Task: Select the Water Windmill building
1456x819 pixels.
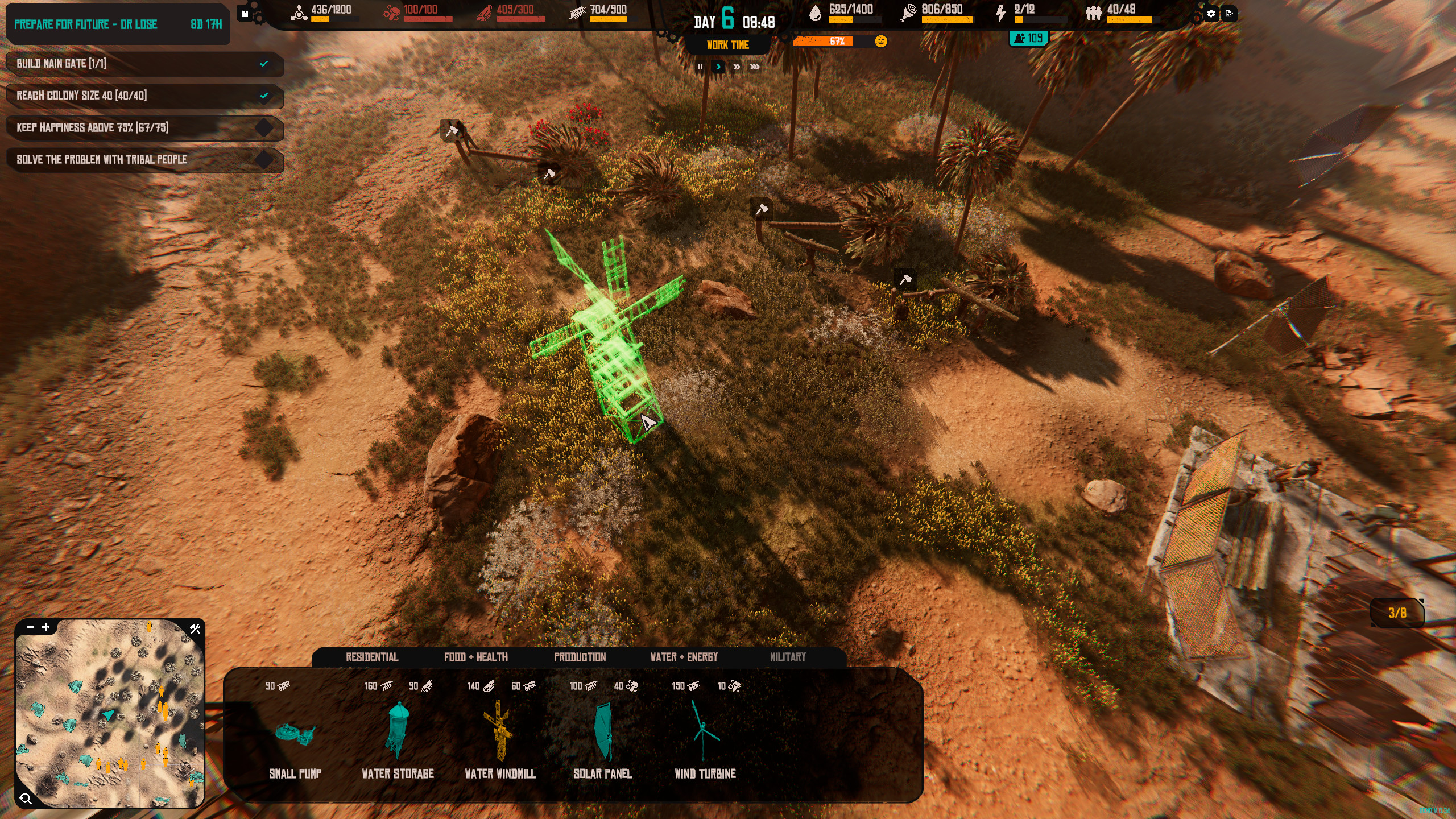Action: (x=499, y=734)
